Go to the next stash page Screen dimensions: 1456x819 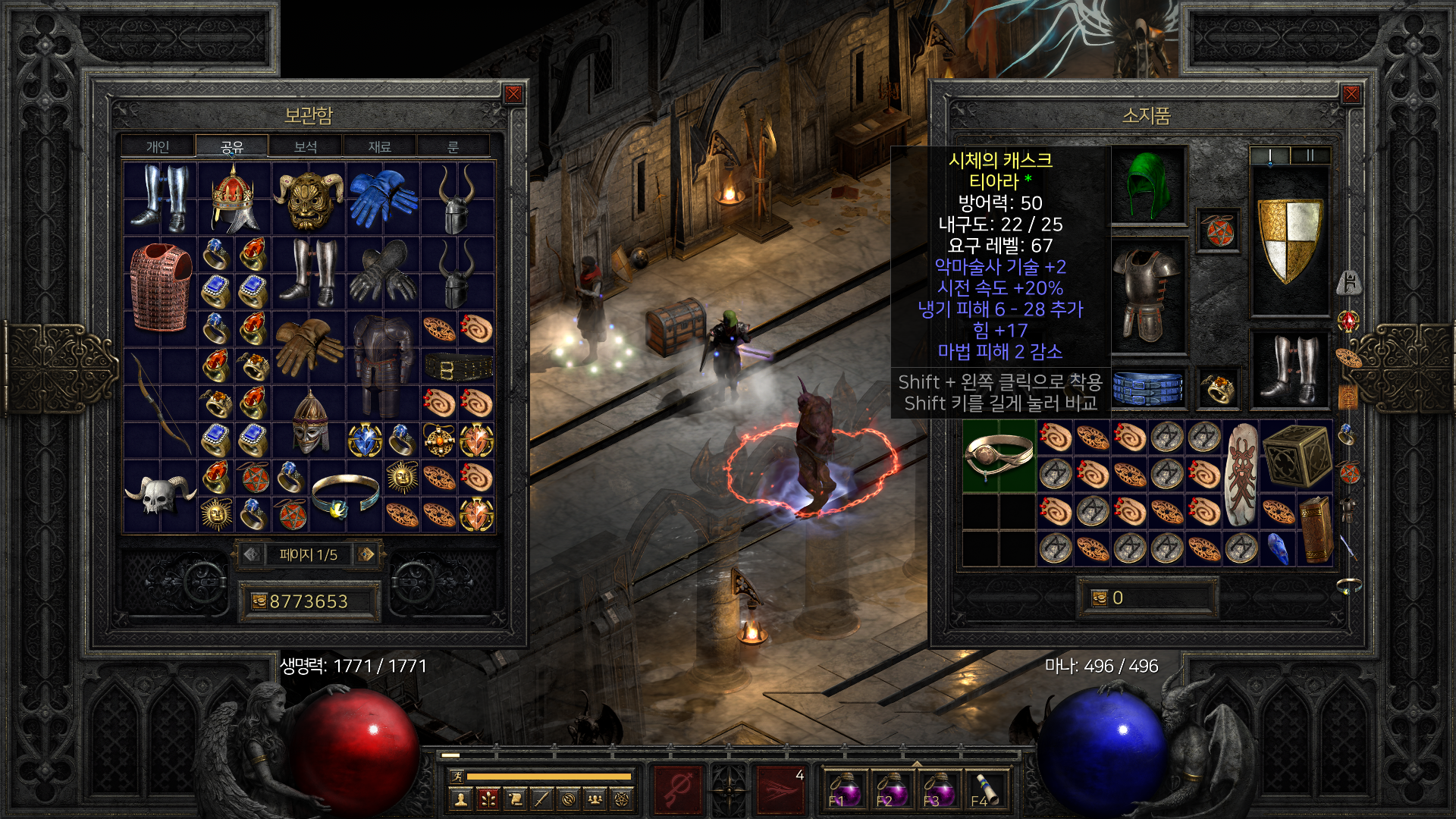coord(367,554)
